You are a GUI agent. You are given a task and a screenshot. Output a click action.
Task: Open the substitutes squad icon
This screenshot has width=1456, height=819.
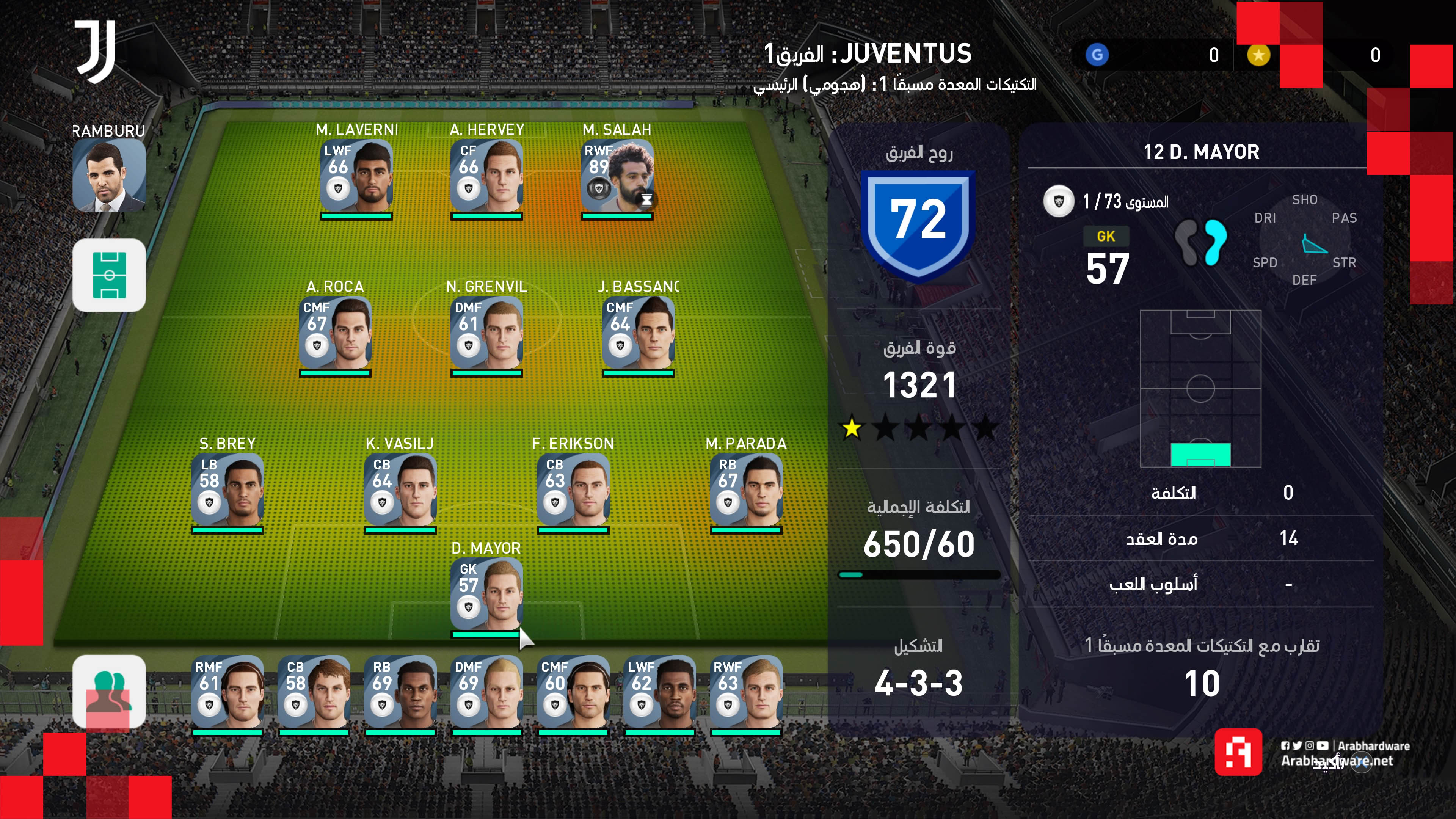(x=109, y=691)
